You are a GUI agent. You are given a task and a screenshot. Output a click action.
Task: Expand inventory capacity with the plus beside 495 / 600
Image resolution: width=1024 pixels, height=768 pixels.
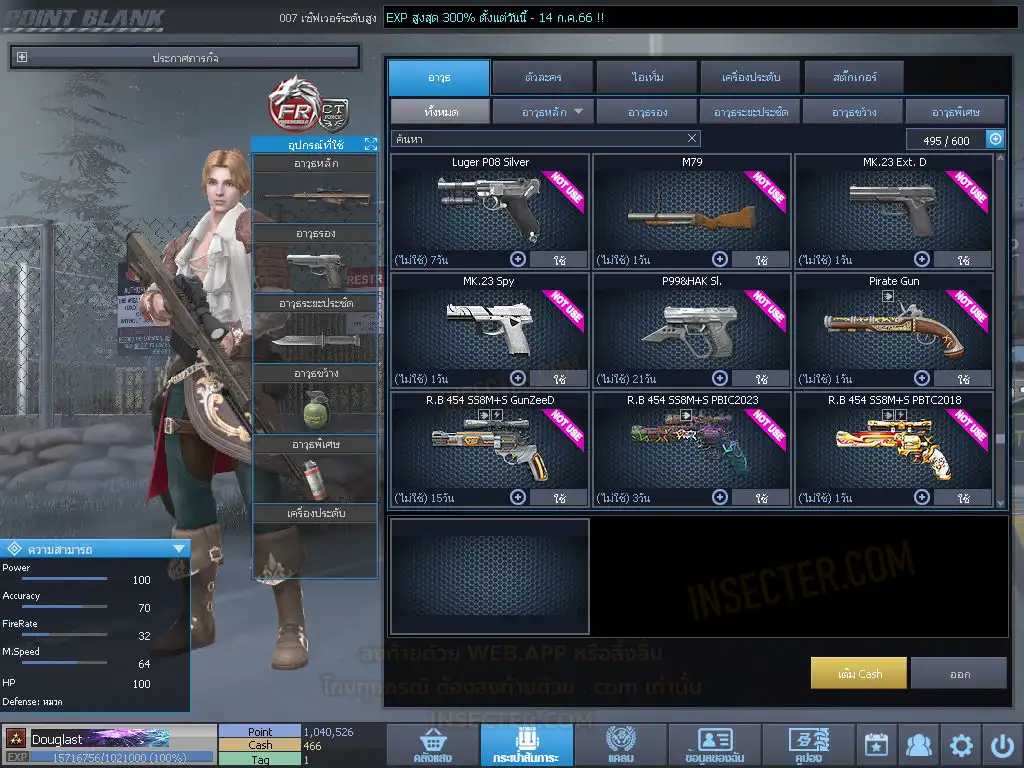[995, 139]
